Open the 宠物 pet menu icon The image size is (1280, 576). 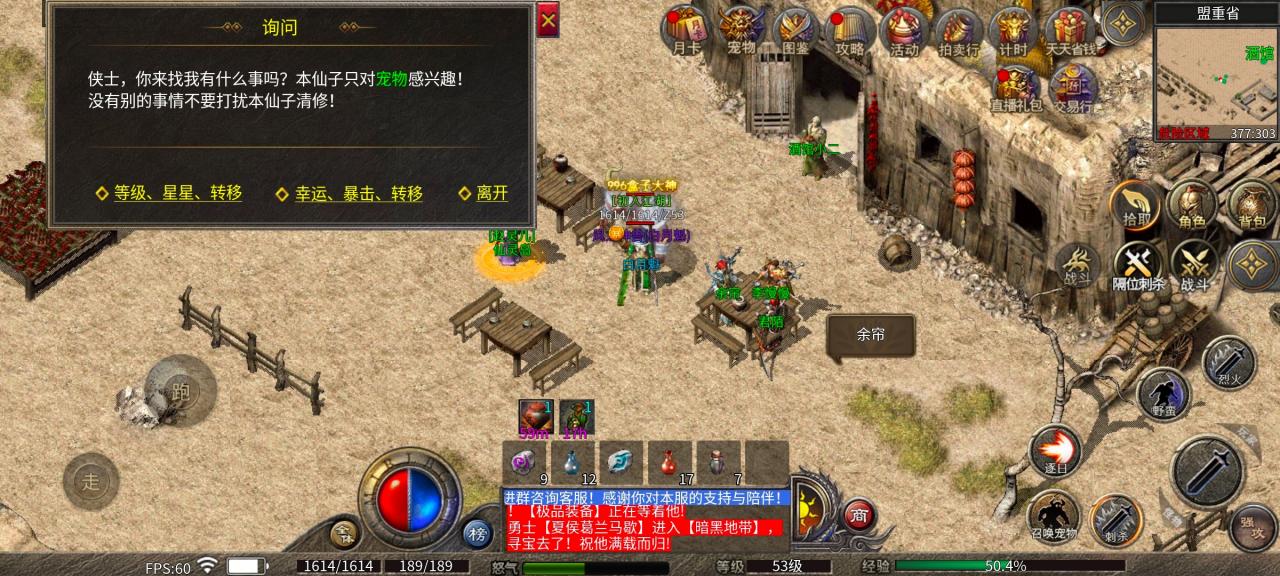click(741, 30)
